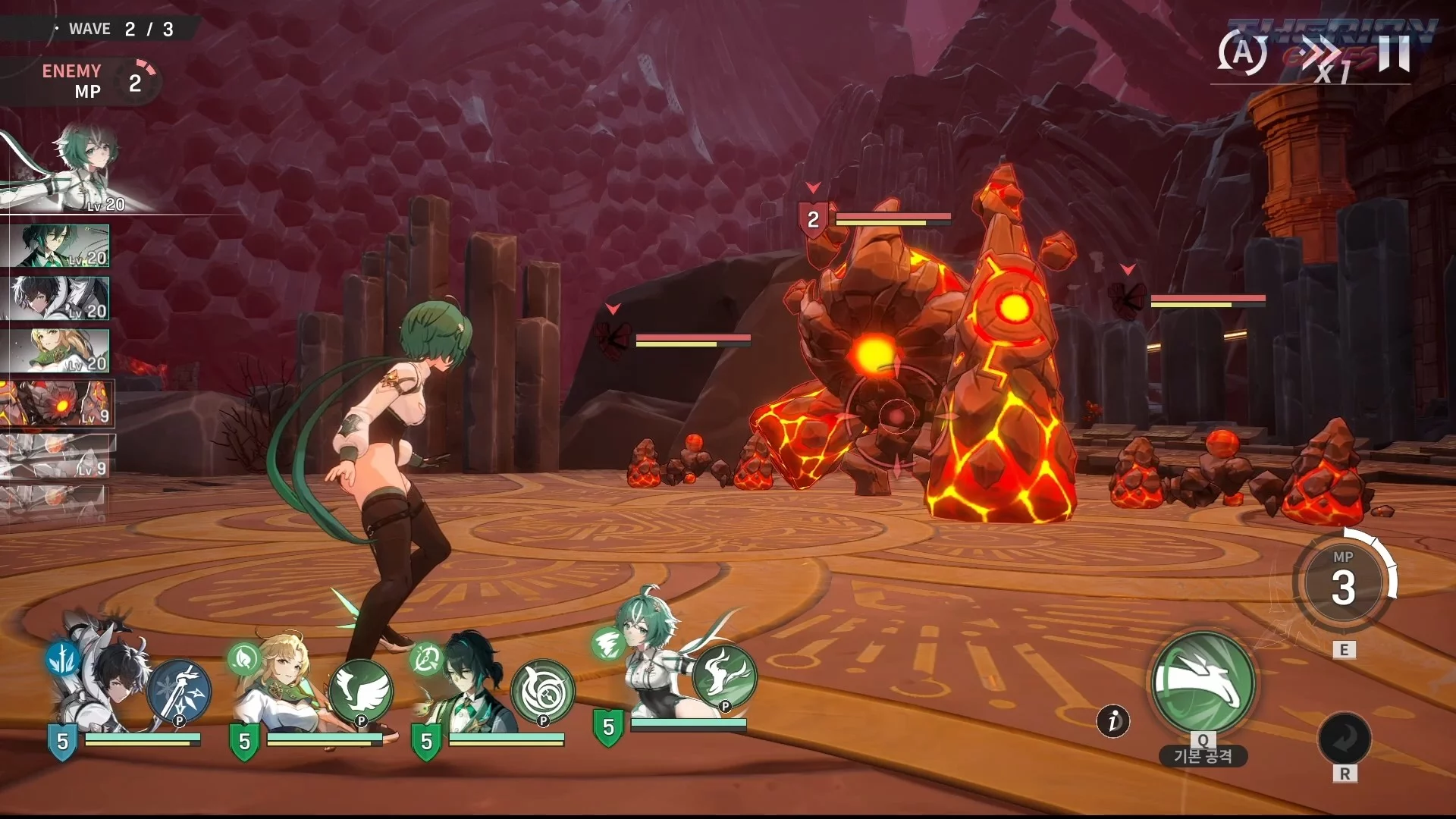
Task: Open the skill info button
Action: 1112,720
